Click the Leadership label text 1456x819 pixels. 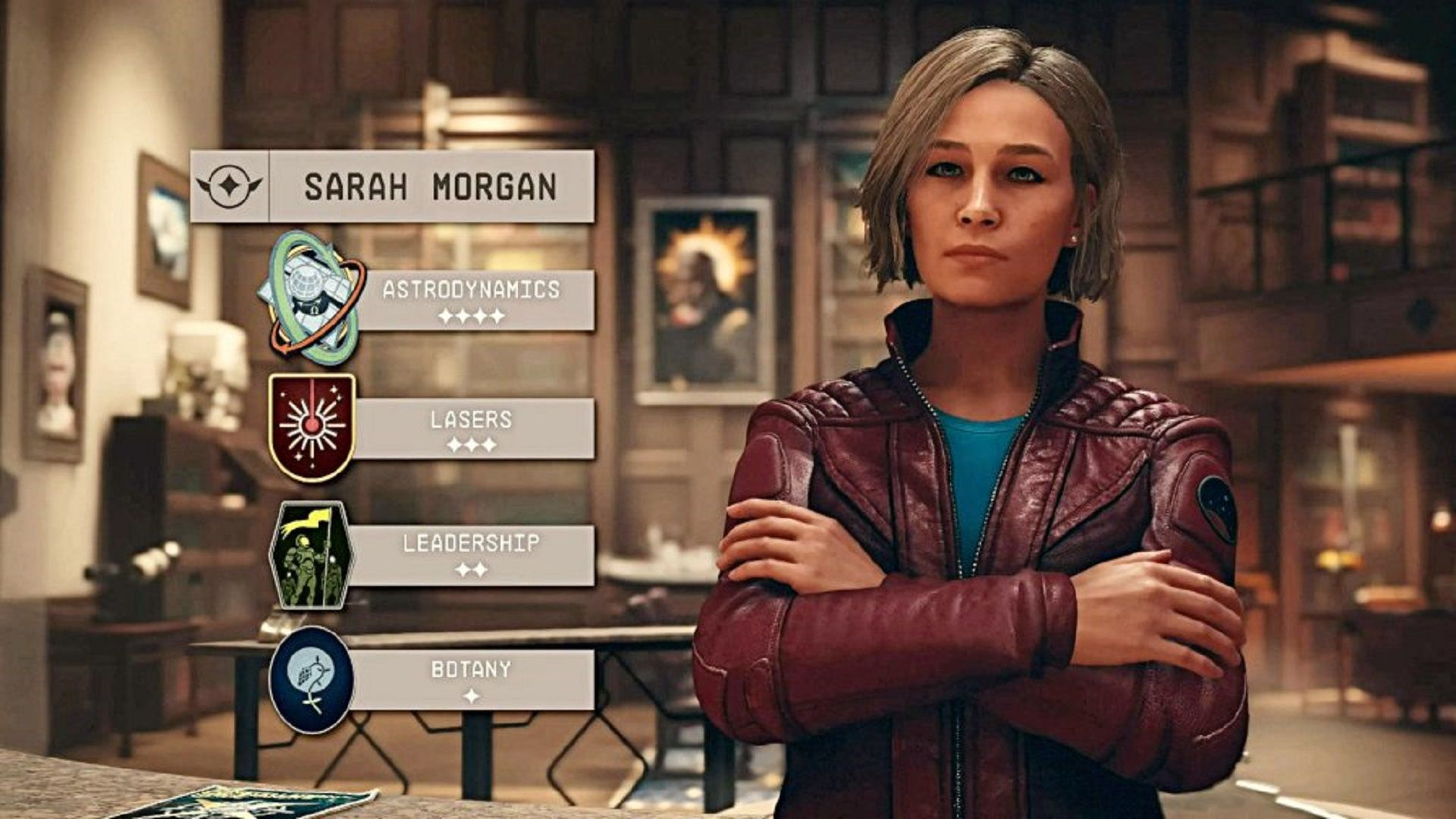click(470, 542)
